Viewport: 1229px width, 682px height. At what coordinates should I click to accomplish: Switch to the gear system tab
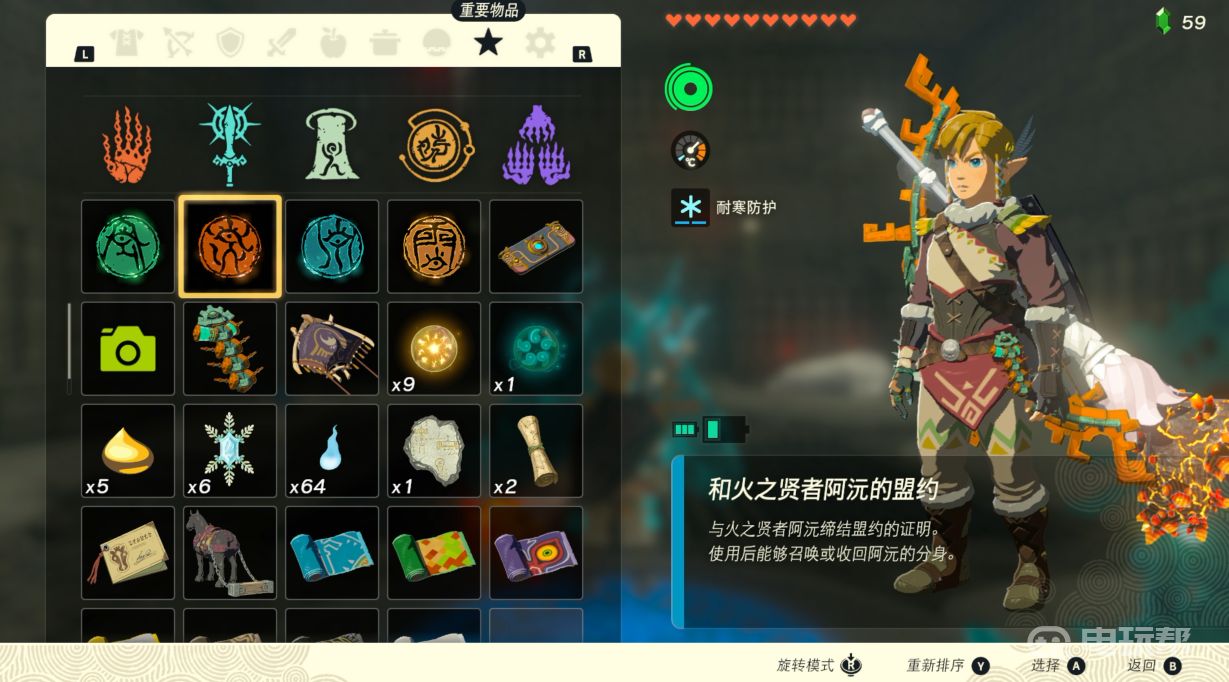coord(540,42)
